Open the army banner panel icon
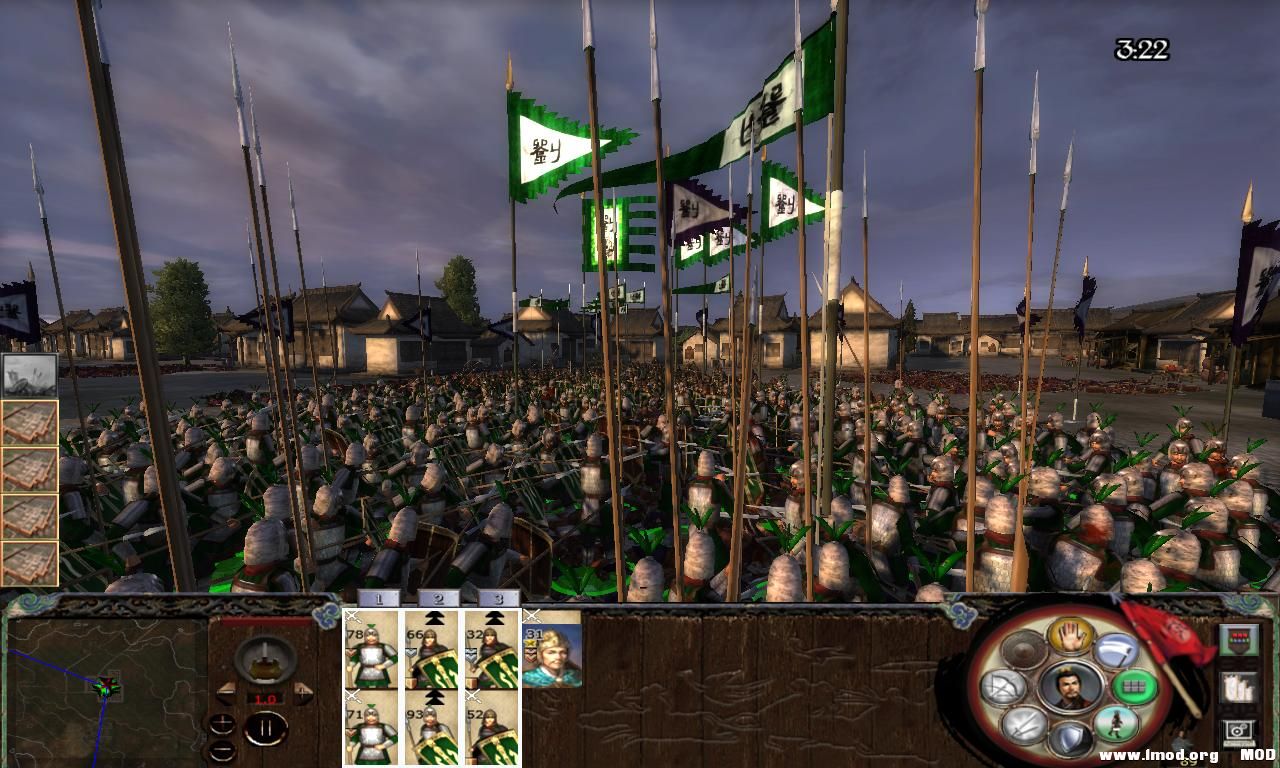The width and height of the screenshot is (1280, 768). (x=1238, y=640)
